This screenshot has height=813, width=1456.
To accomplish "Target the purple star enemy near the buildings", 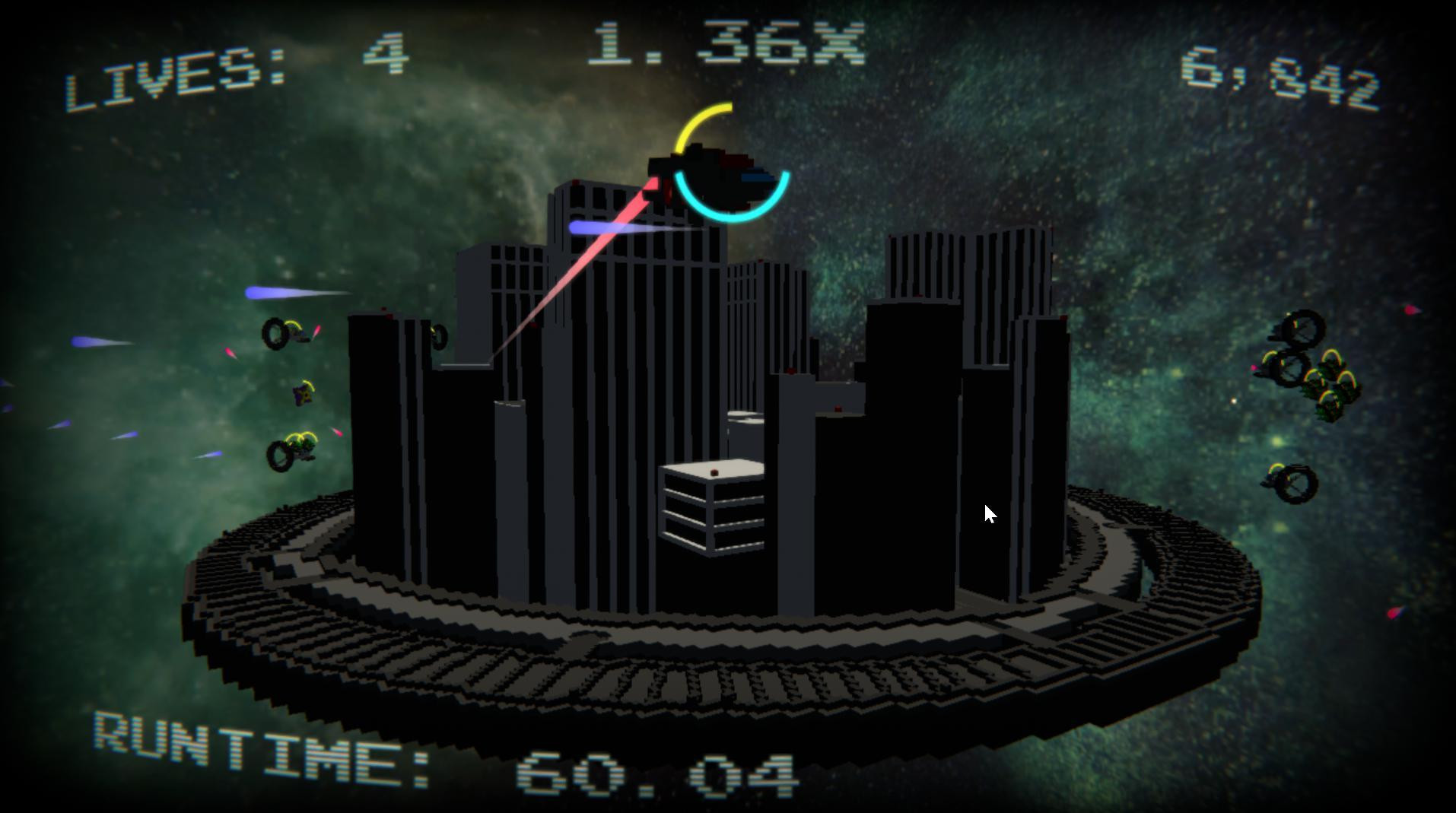I will click(x=303, y=394).
